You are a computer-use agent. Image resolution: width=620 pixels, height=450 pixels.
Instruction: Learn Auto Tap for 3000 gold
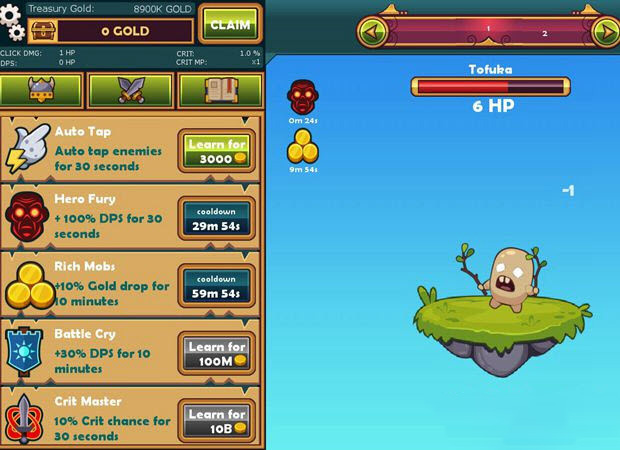pos(217,152)
